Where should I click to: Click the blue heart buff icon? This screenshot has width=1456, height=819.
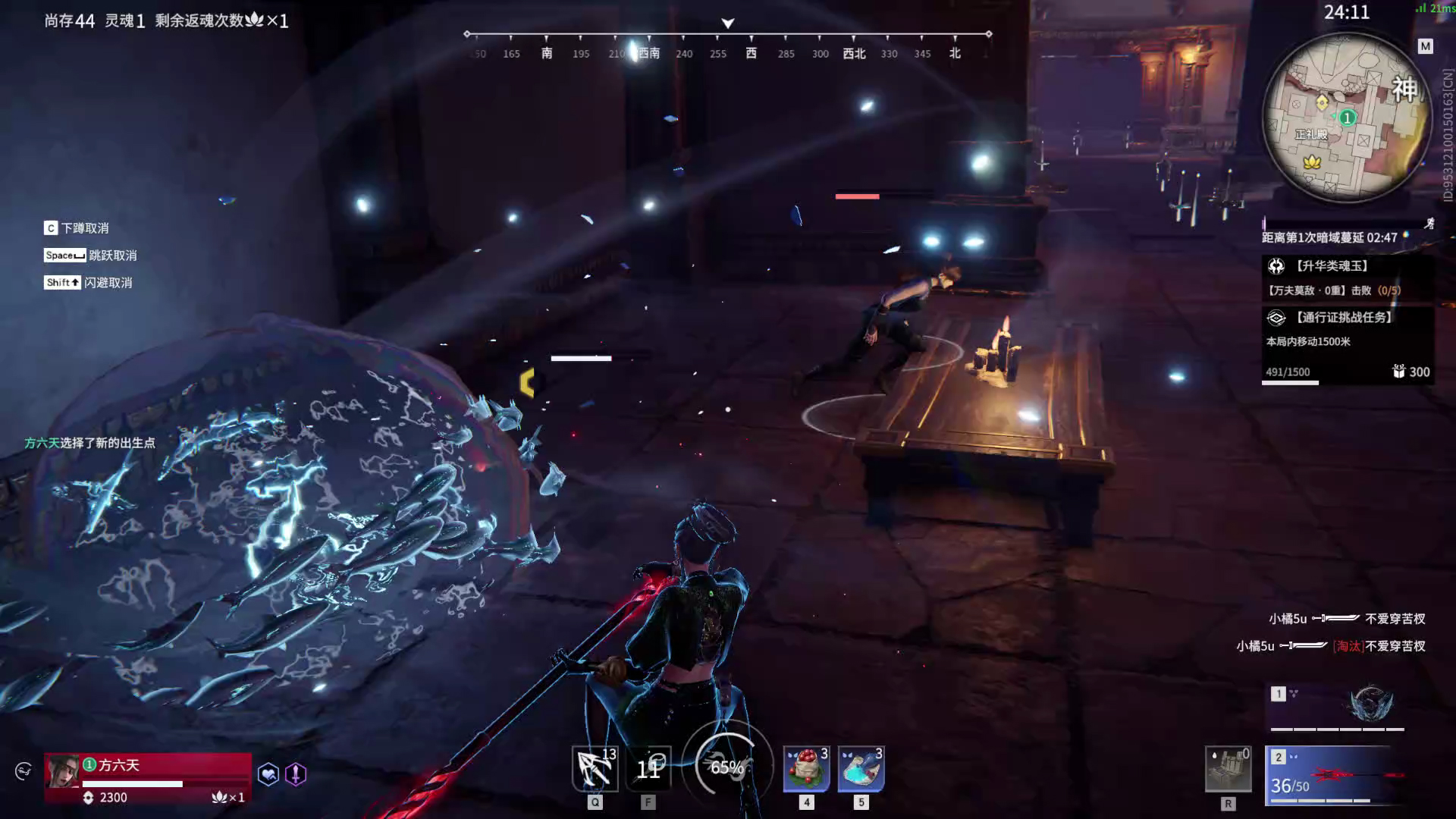(268, 774)
